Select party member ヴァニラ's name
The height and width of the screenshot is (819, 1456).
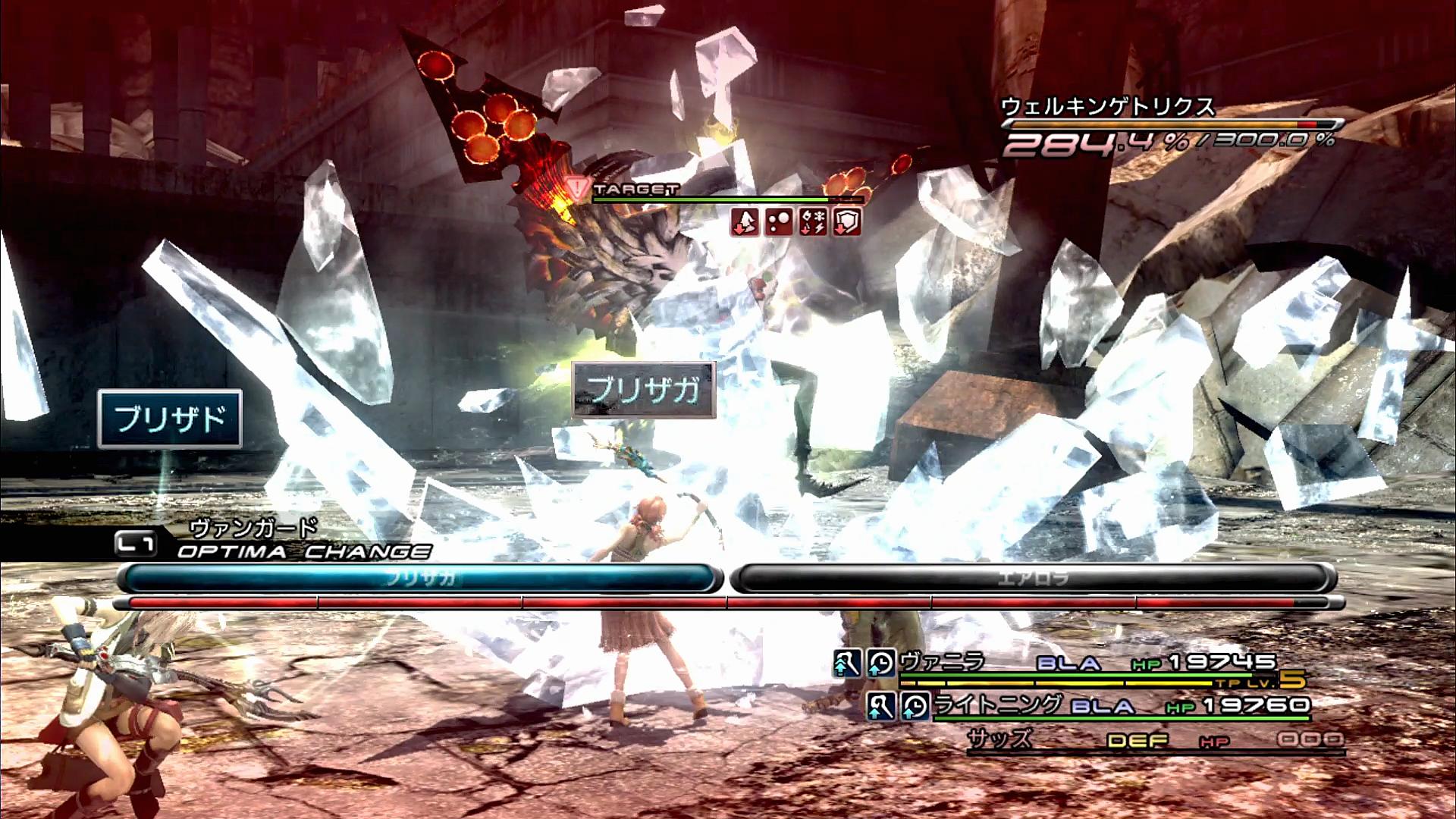pyautogui.click(x=942, y=662)
